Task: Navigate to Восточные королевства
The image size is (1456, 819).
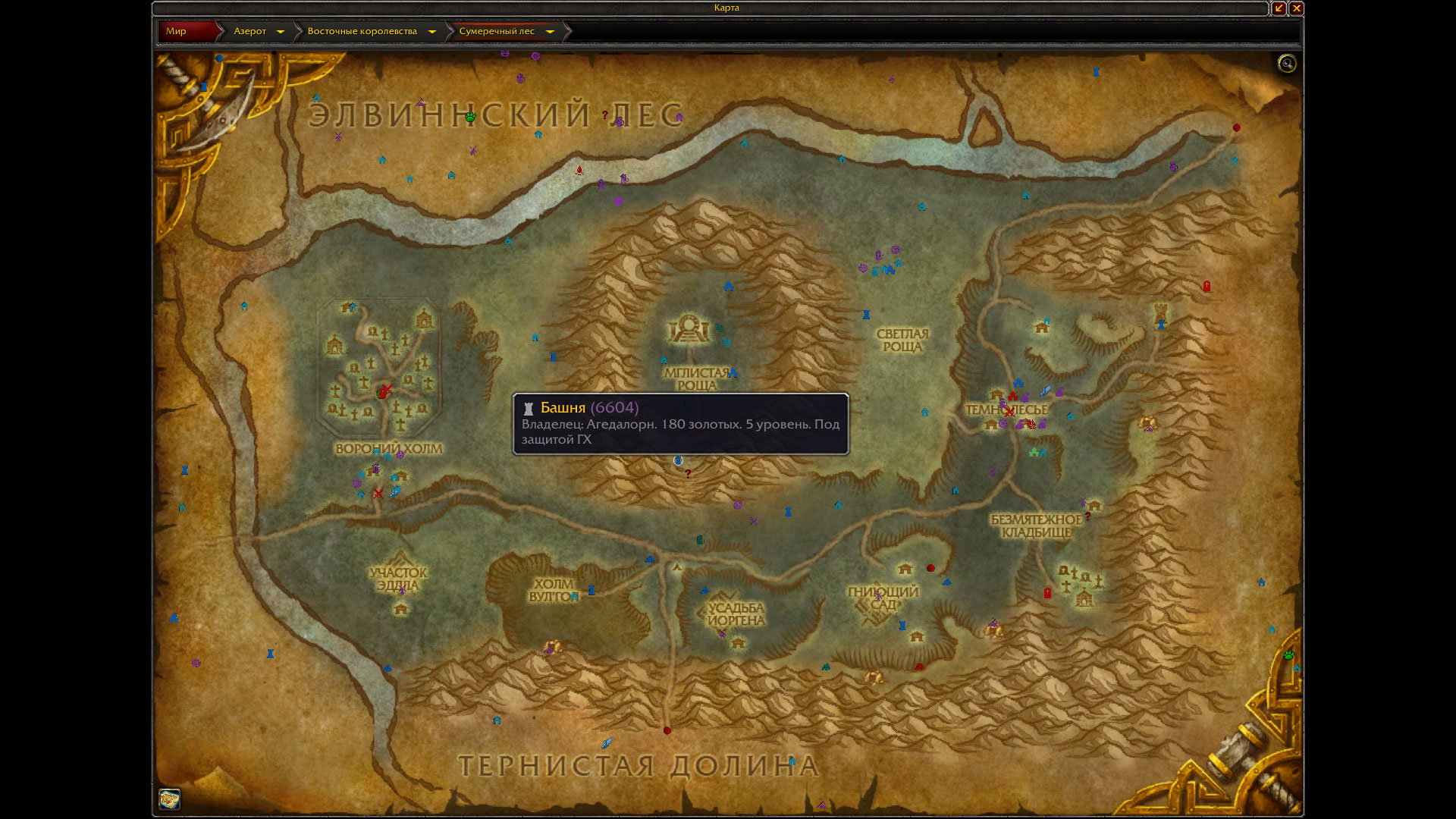Action: point(362,31)
